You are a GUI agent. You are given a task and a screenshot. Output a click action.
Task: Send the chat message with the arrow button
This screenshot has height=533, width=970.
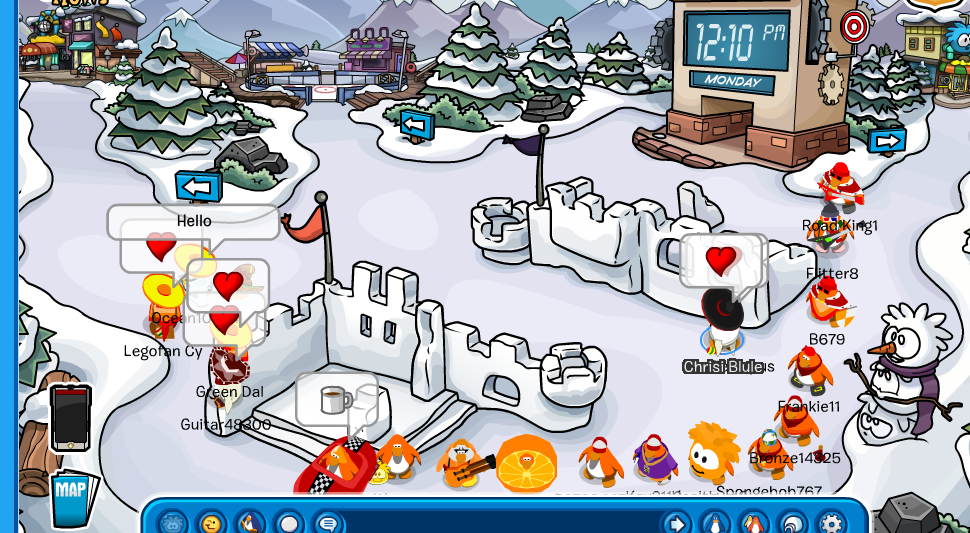coord(676,523)
